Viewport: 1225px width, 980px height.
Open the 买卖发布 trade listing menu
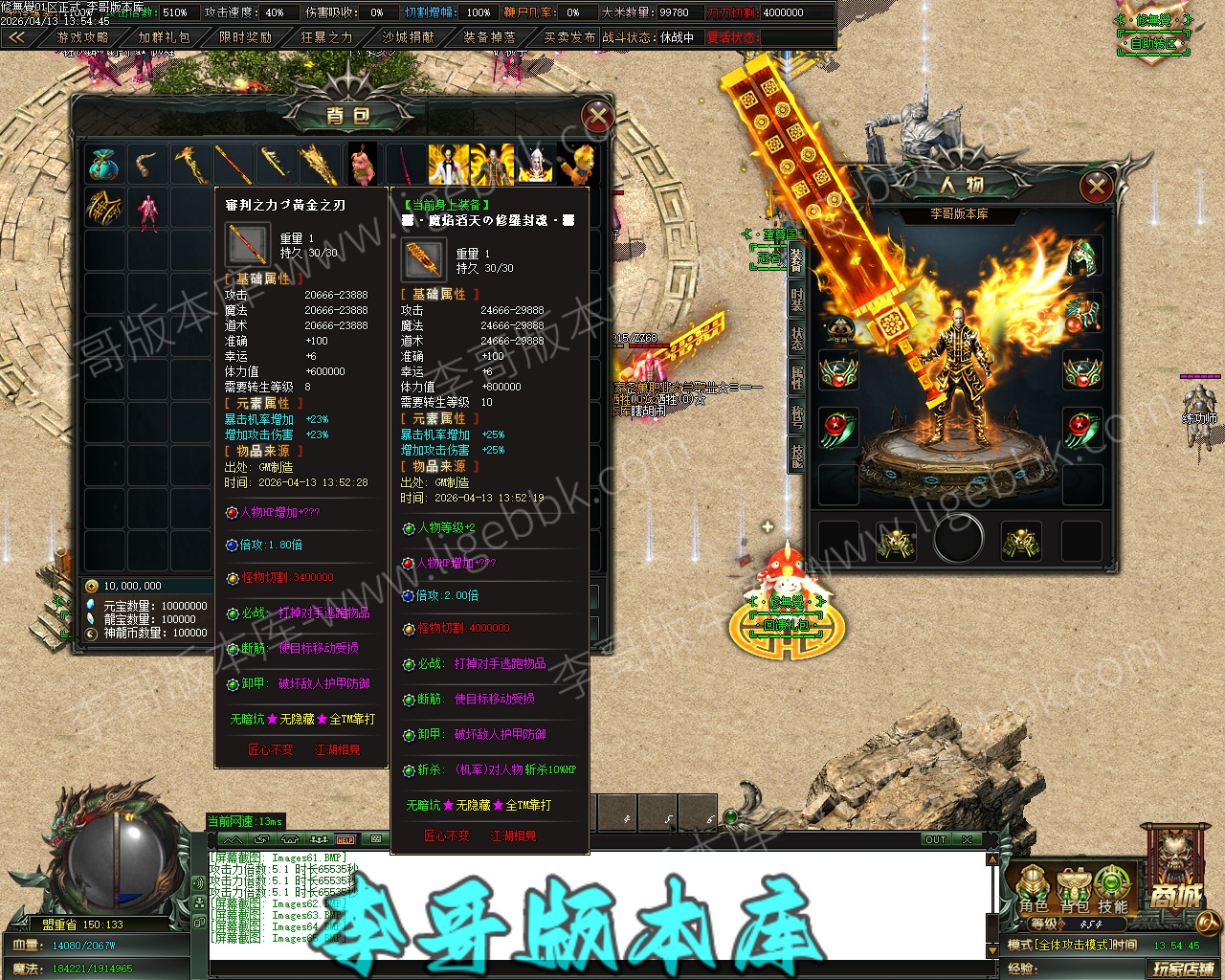(x=569, y=37)
